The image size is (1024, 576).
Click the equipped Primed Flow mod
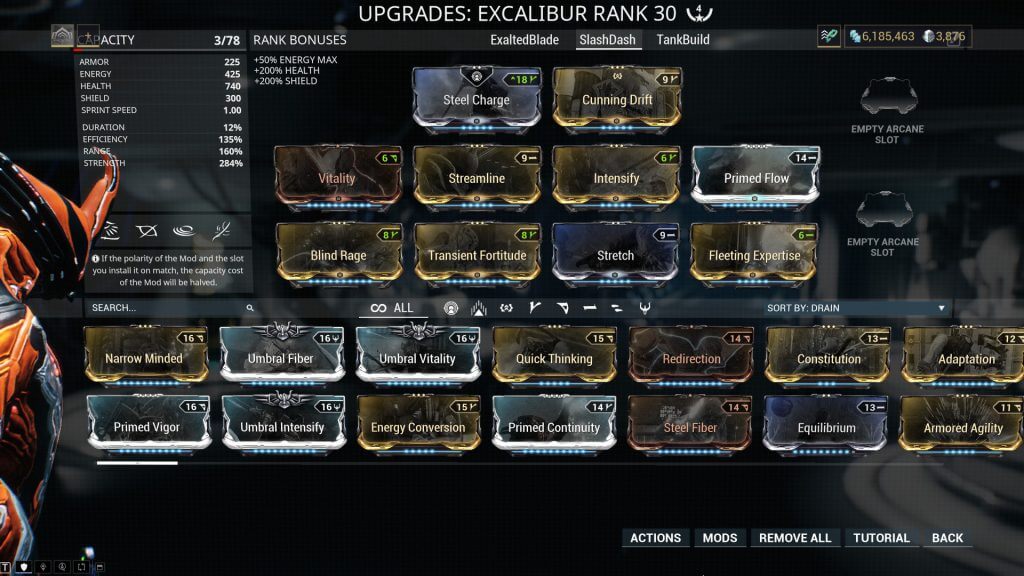pyautogui.click(x=756, y=177)
